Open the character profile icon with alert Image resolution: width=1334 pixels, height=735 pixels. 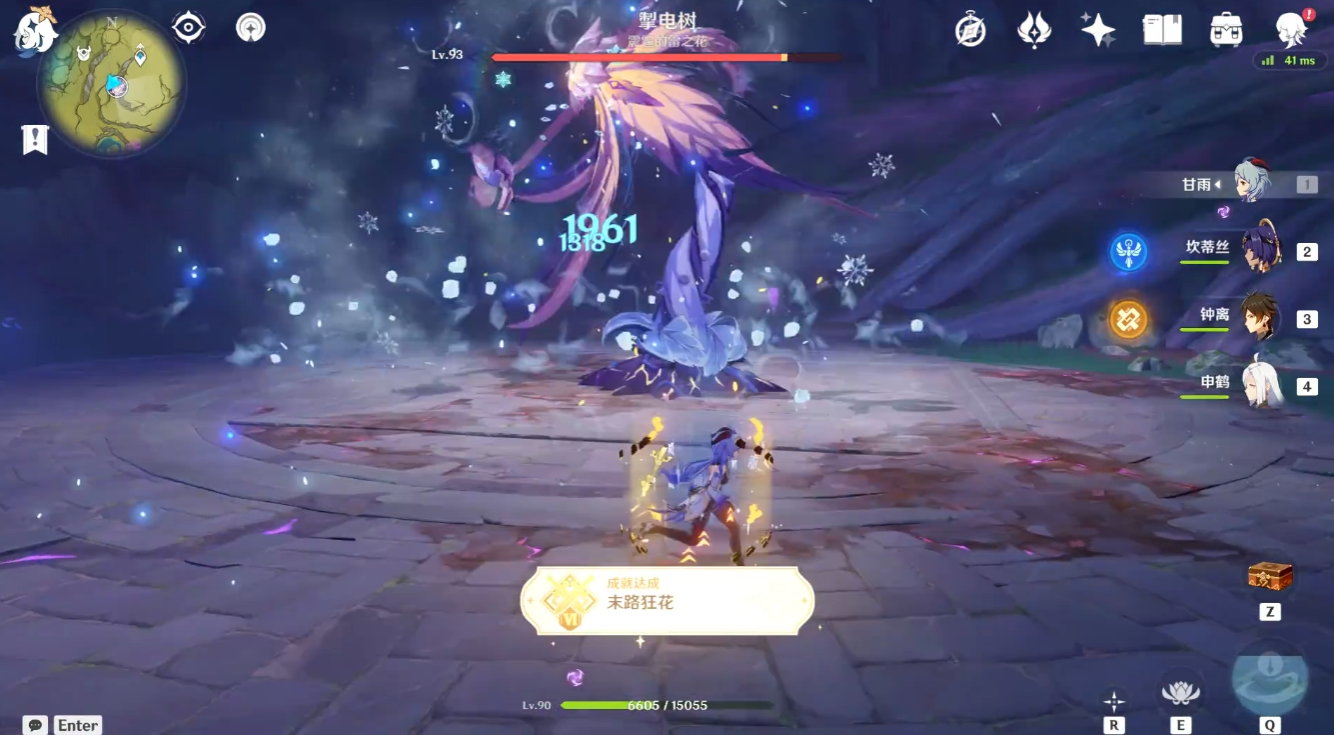pos(1292,30)
